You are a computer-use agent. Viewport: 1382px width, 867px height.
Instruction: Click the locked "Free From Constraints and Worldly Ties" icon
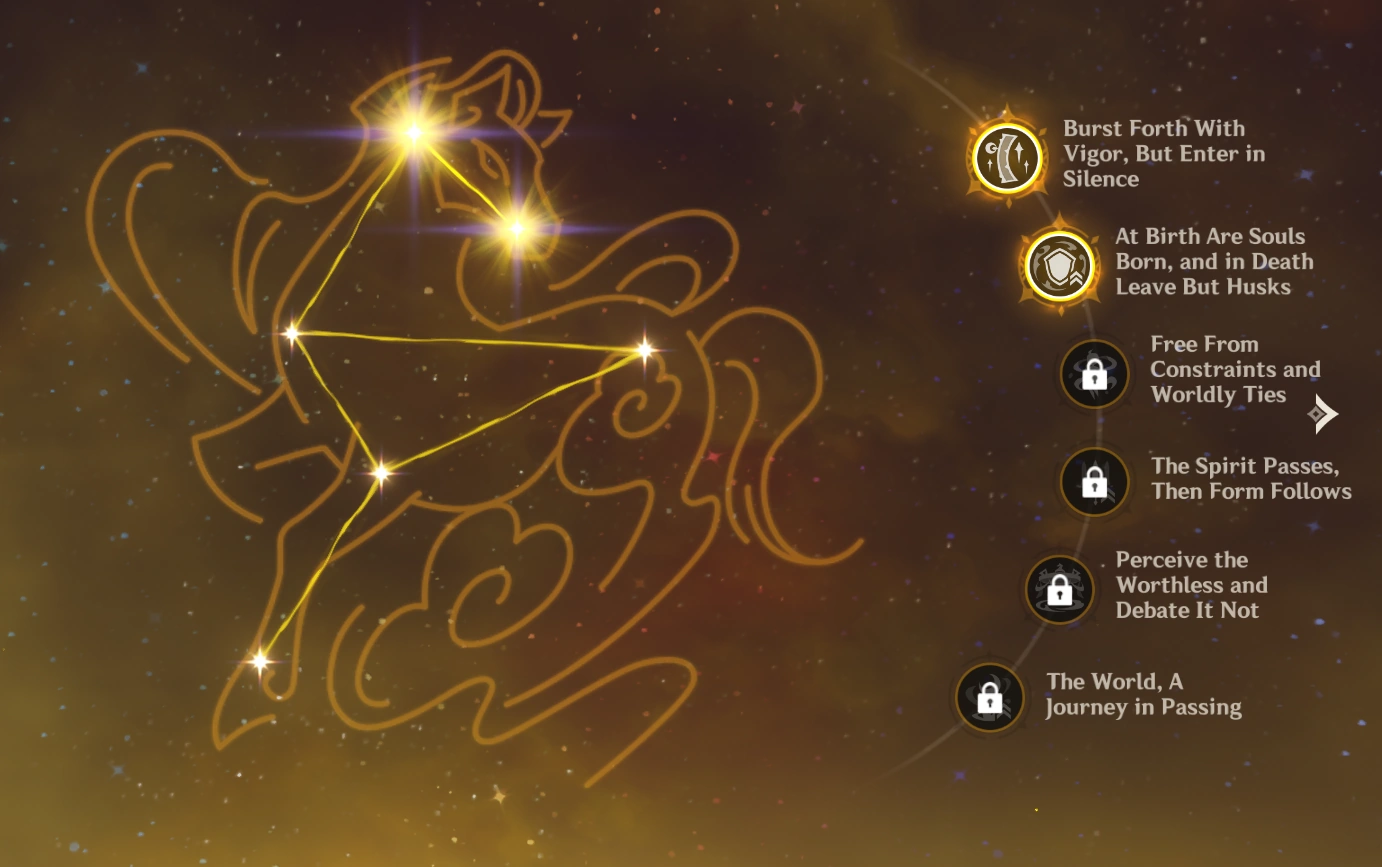pyautogui.click(x=1093, y=374)
